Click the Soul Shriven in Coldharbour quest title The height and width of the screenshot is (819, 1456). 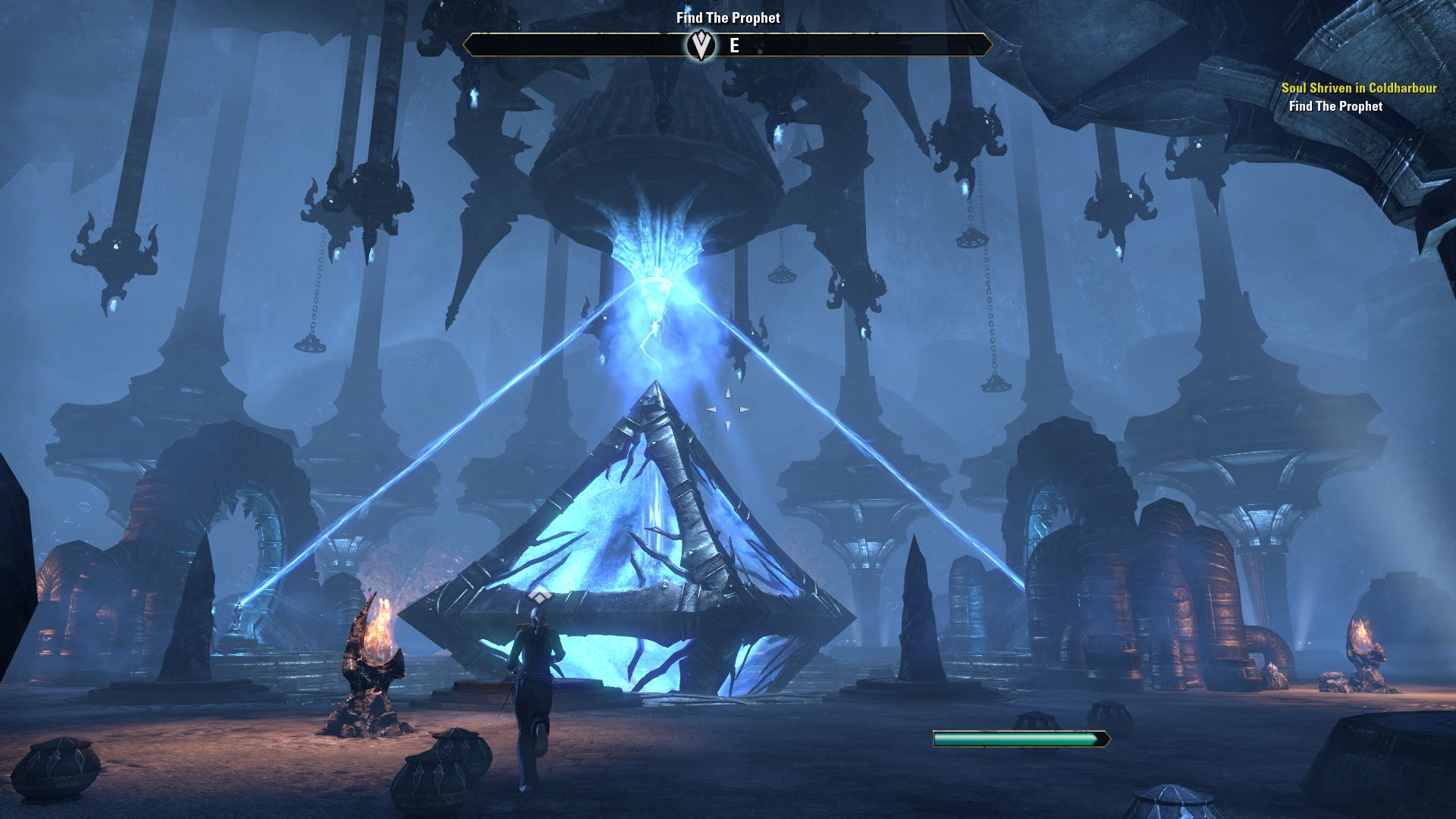point(1359,88)
